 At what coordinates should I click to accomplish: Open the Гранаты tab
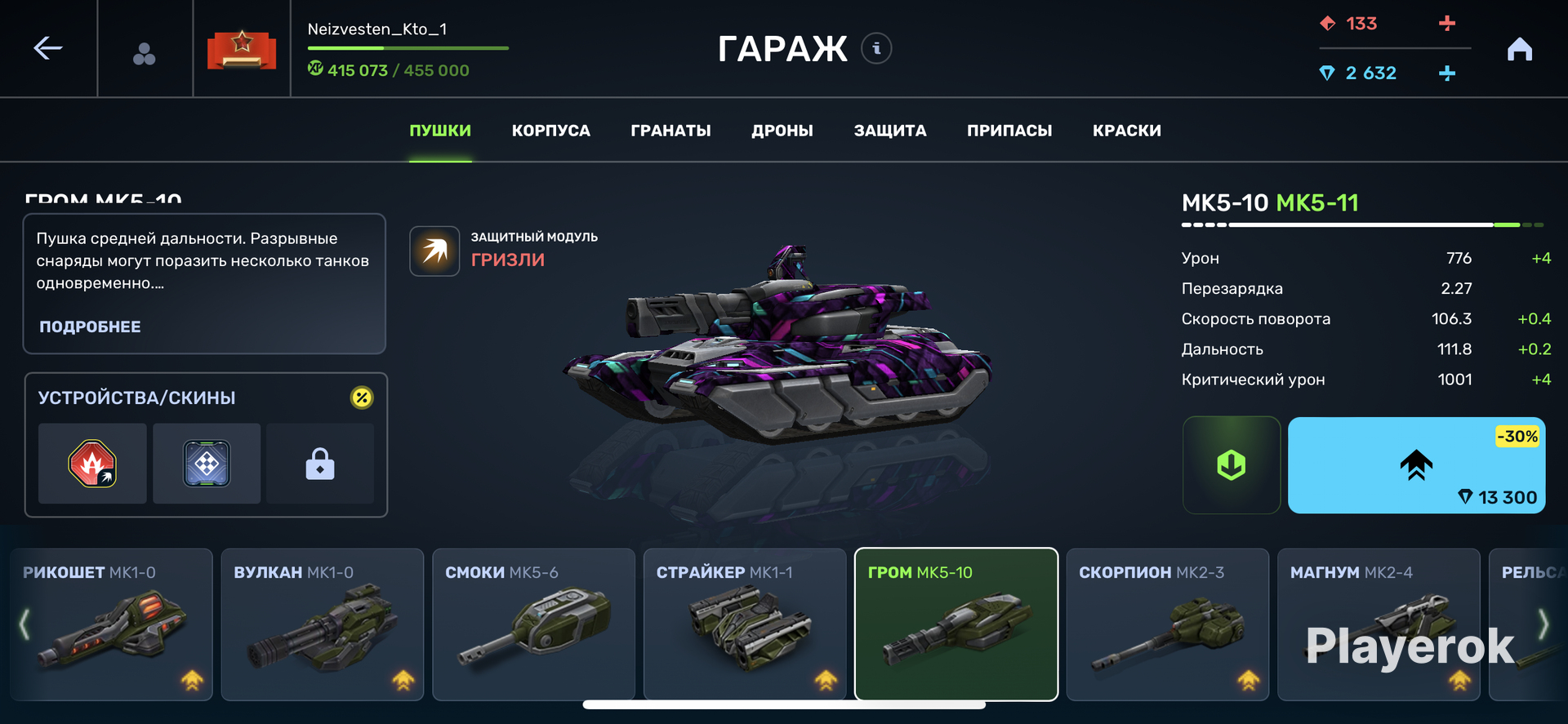tap(670, 131)
